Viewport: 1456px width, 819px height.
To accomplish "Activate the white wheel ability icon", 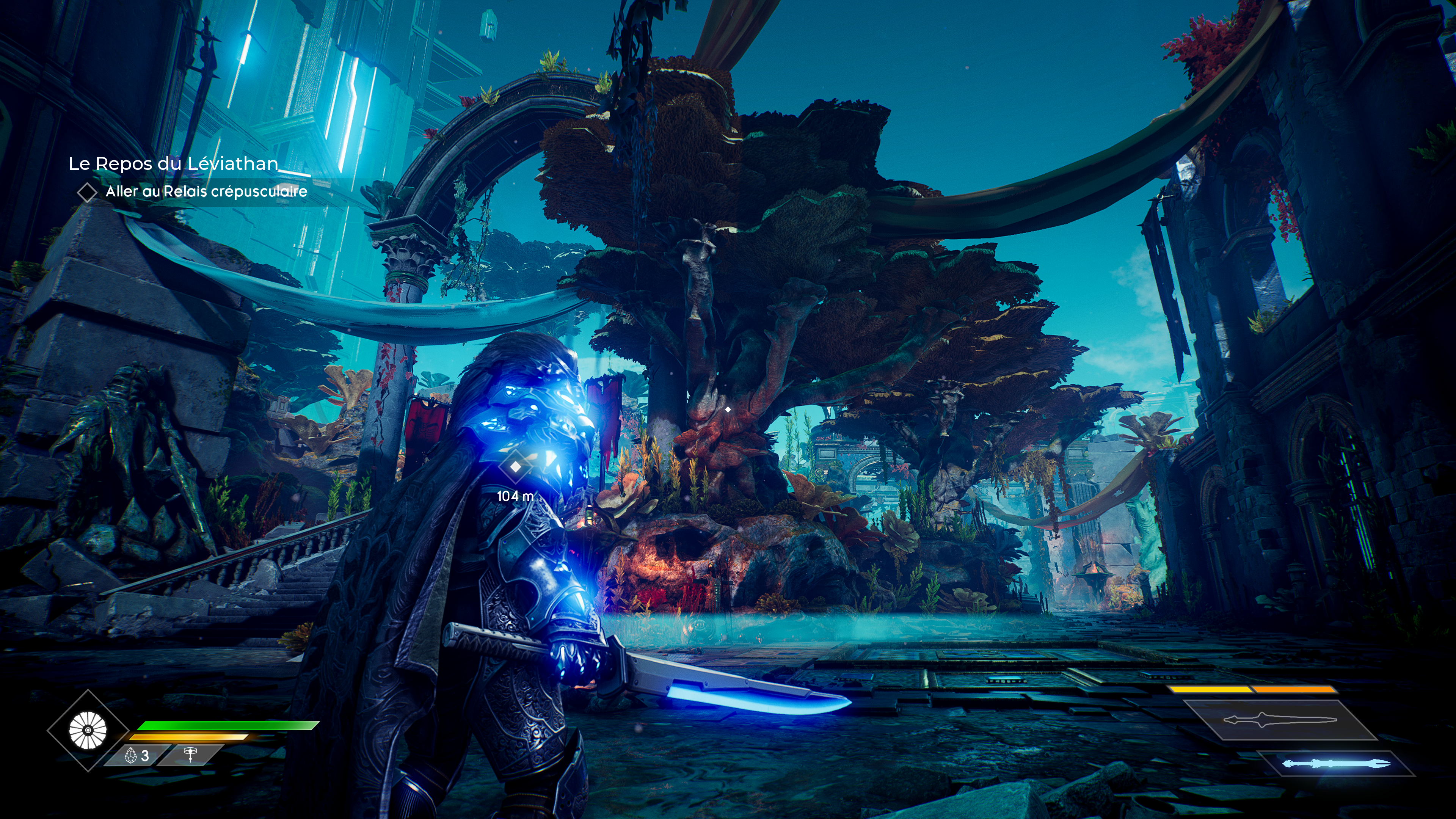I will (x=88, y=730).
